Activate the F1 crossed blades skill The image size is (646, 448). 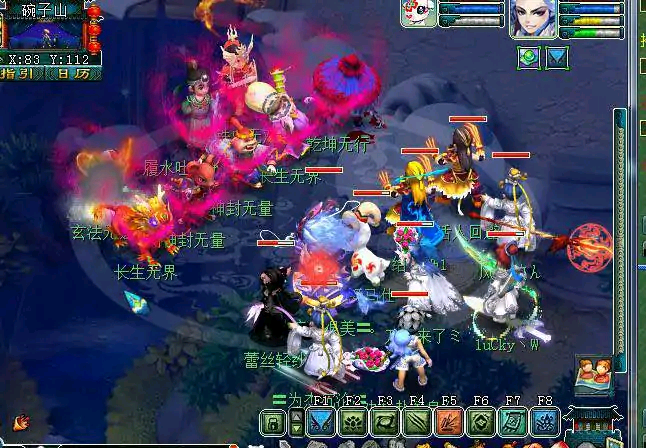(321, 421)
